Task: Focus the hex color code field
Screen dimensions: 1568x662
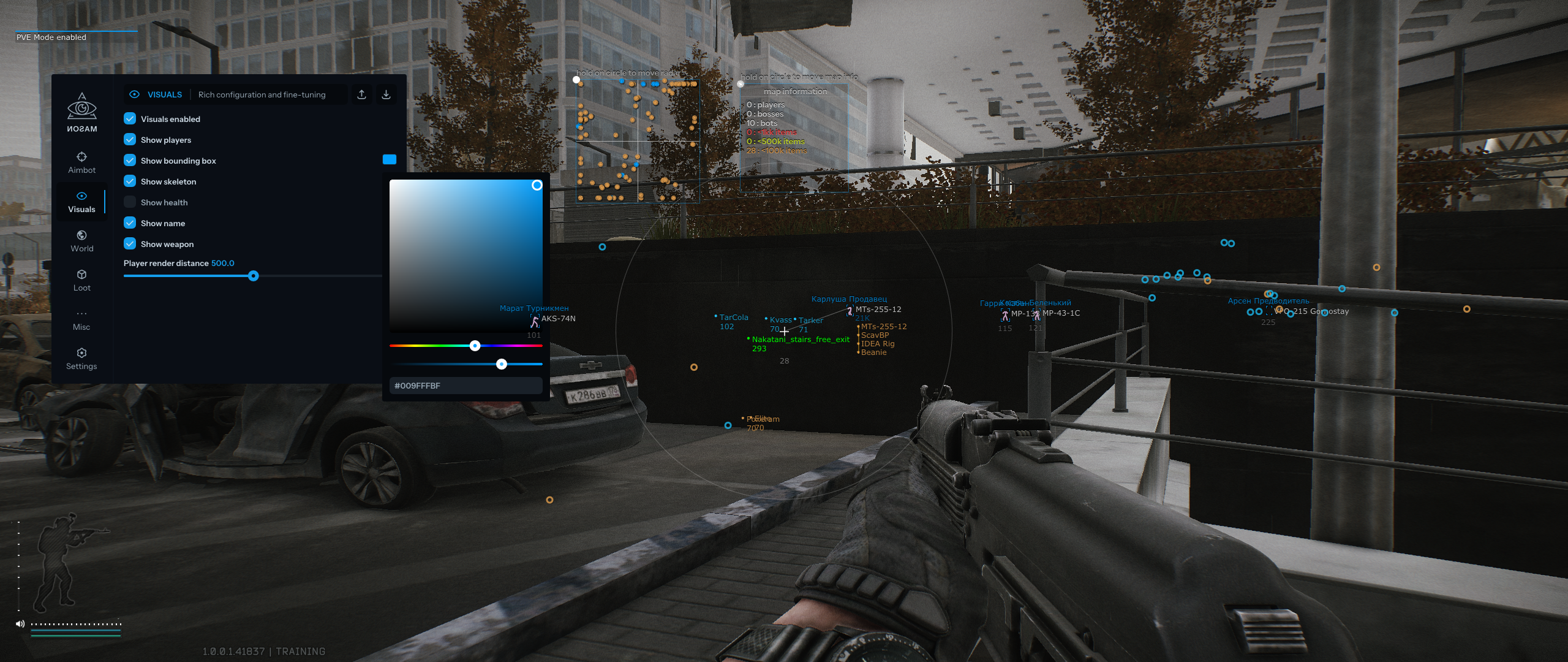Action: 466,386
